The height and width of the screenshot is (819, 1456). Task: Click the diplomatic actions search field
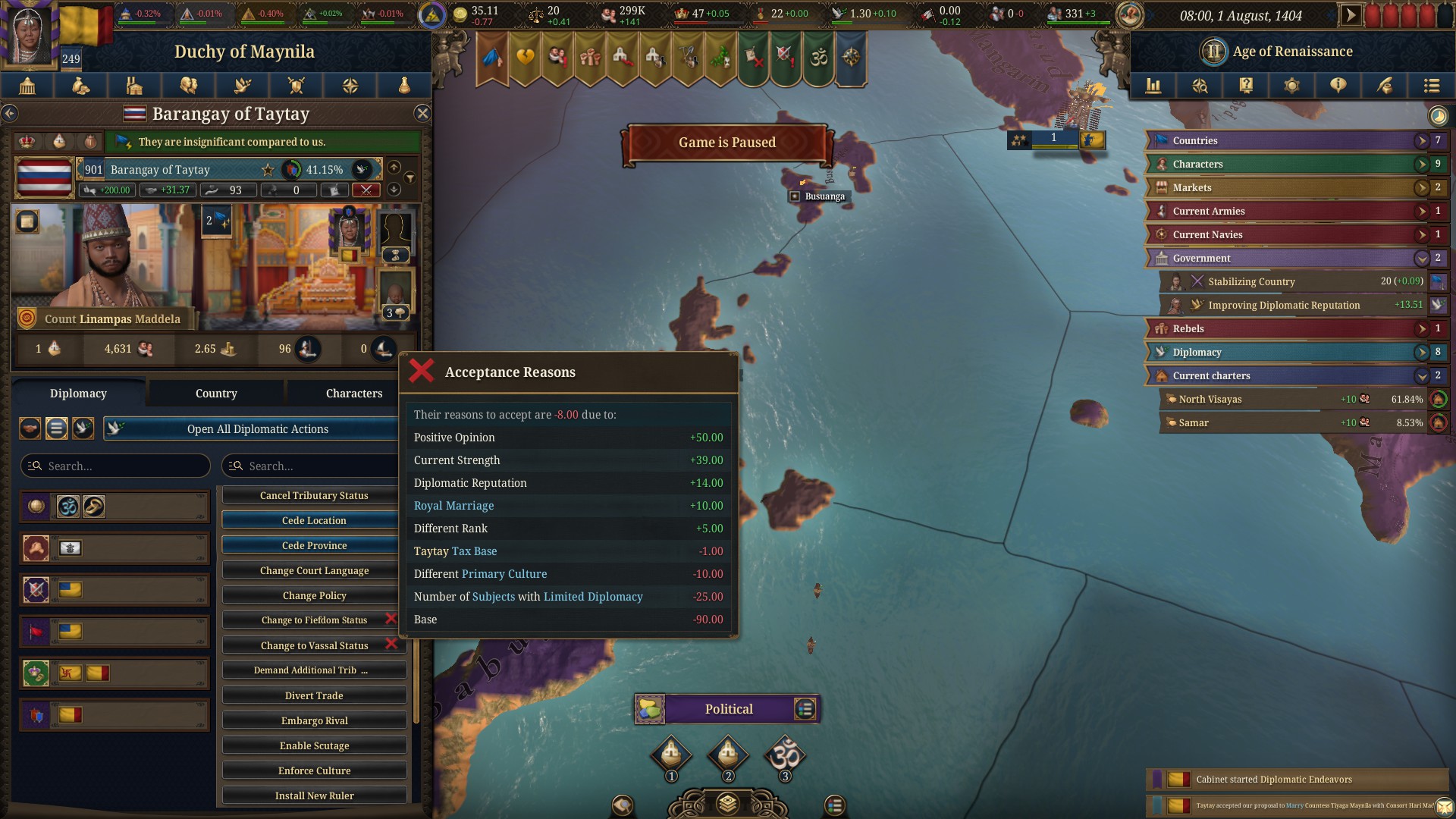coord(311,465)
